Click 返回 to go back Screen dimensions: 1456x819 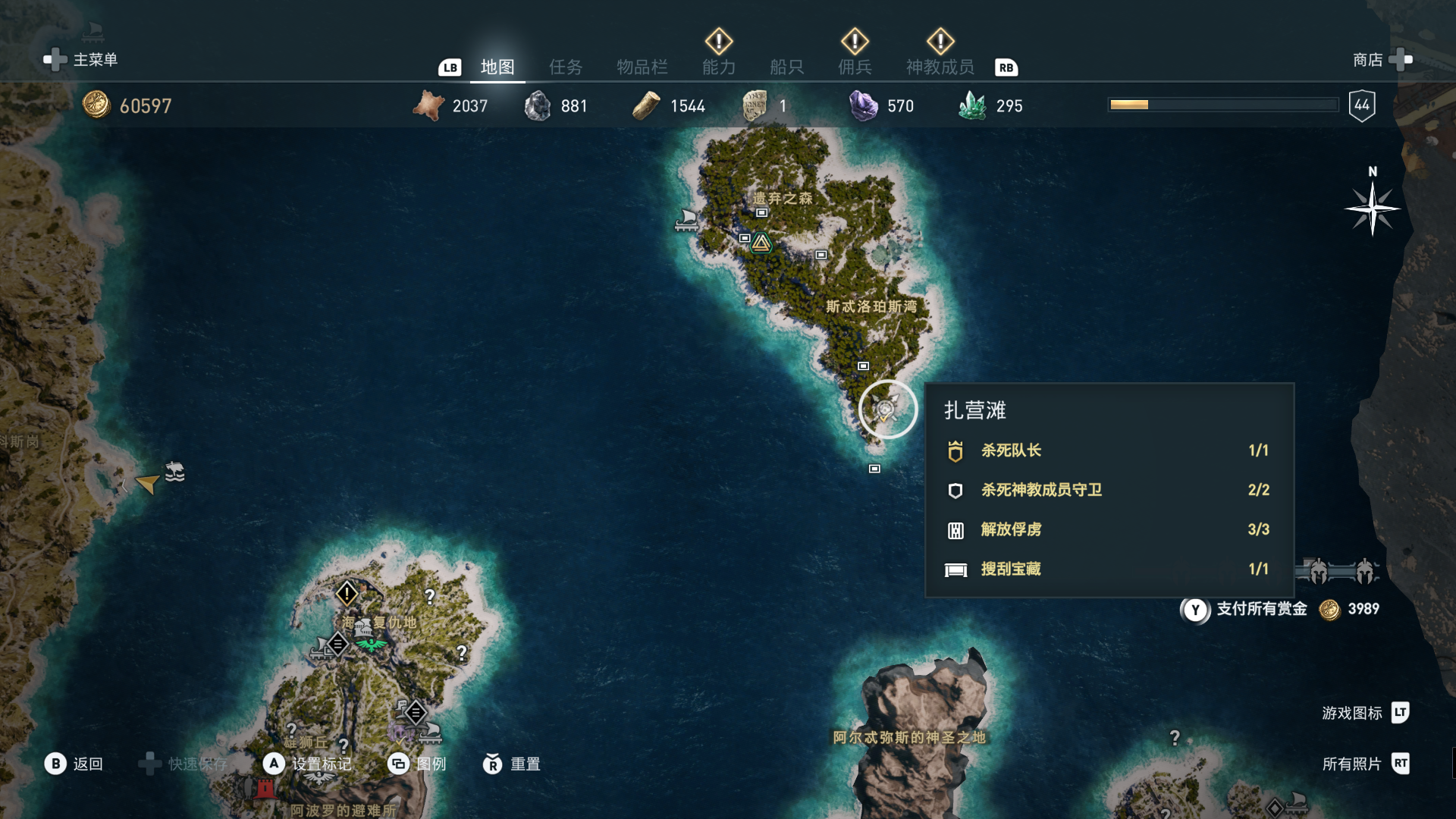74,764
